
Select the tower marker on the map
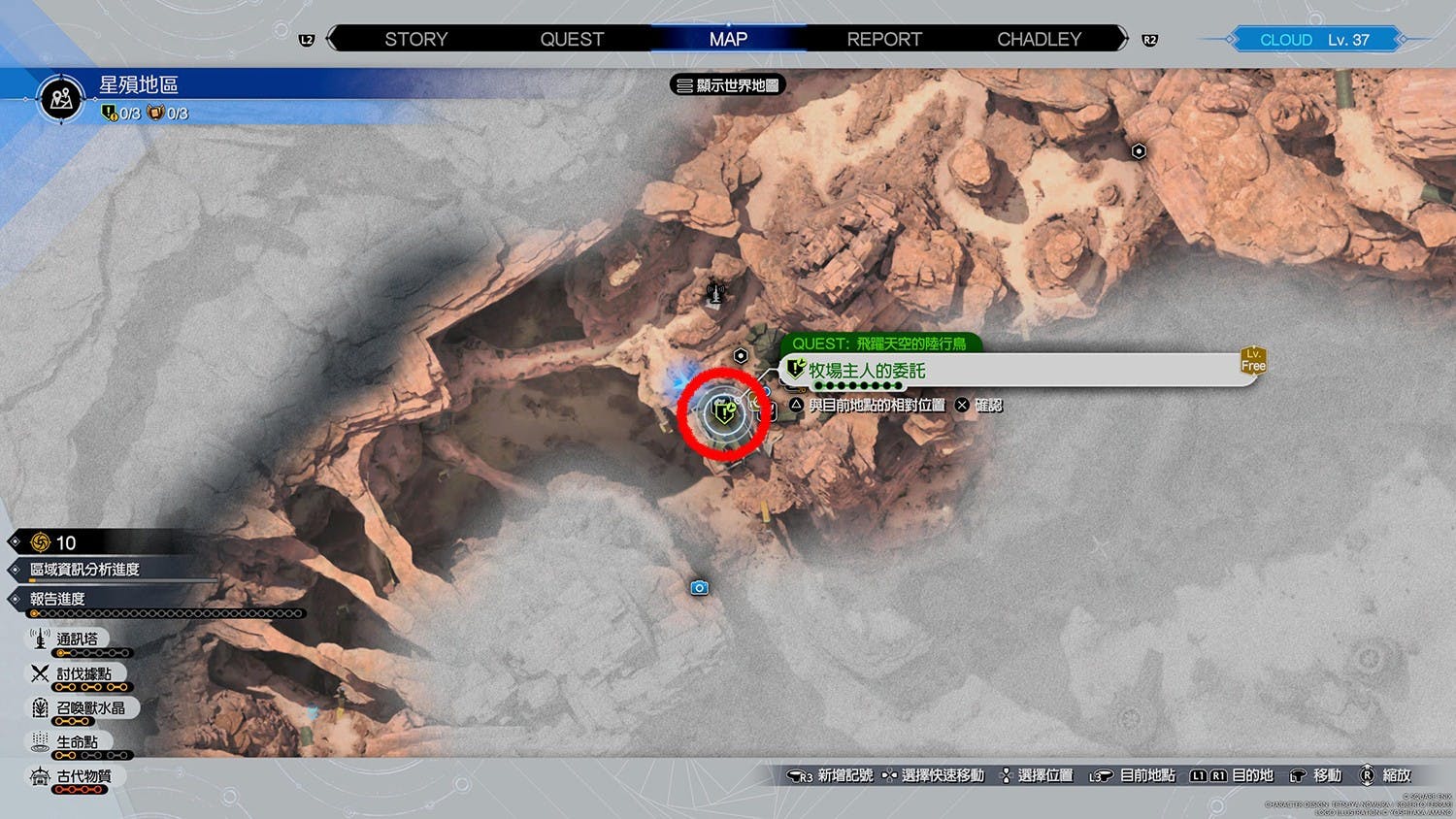pyautogui.click(x=716, y=291)
